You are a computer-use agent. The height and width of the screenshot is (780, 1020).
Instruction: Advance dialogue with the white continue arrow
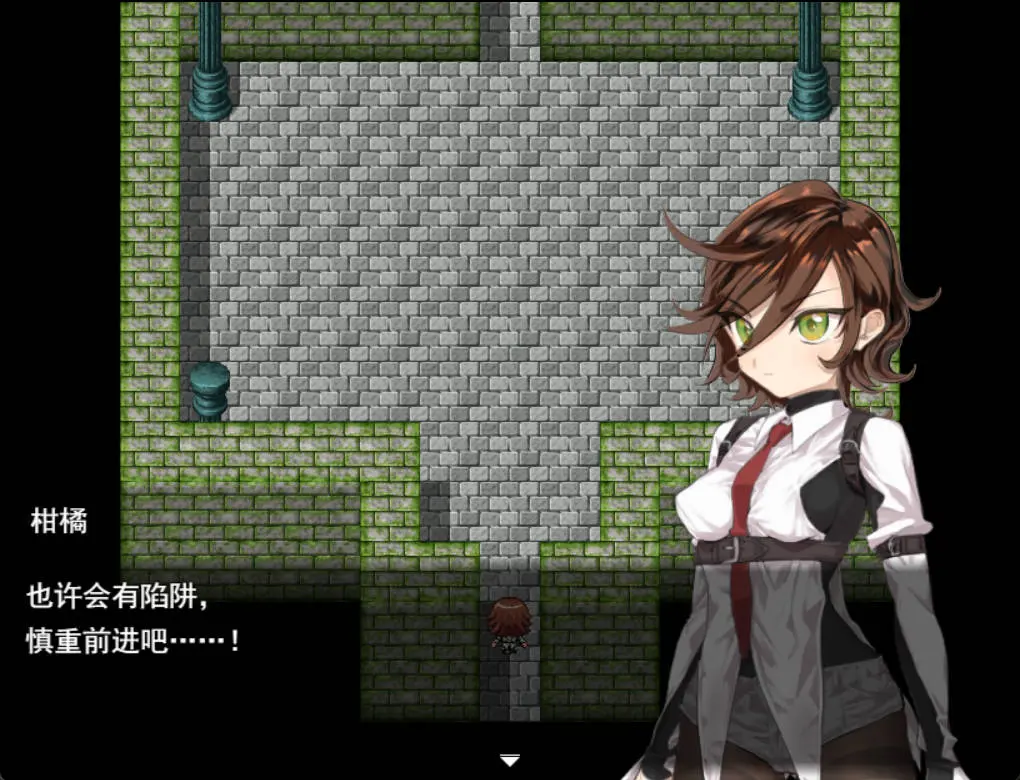coord(510,761)
